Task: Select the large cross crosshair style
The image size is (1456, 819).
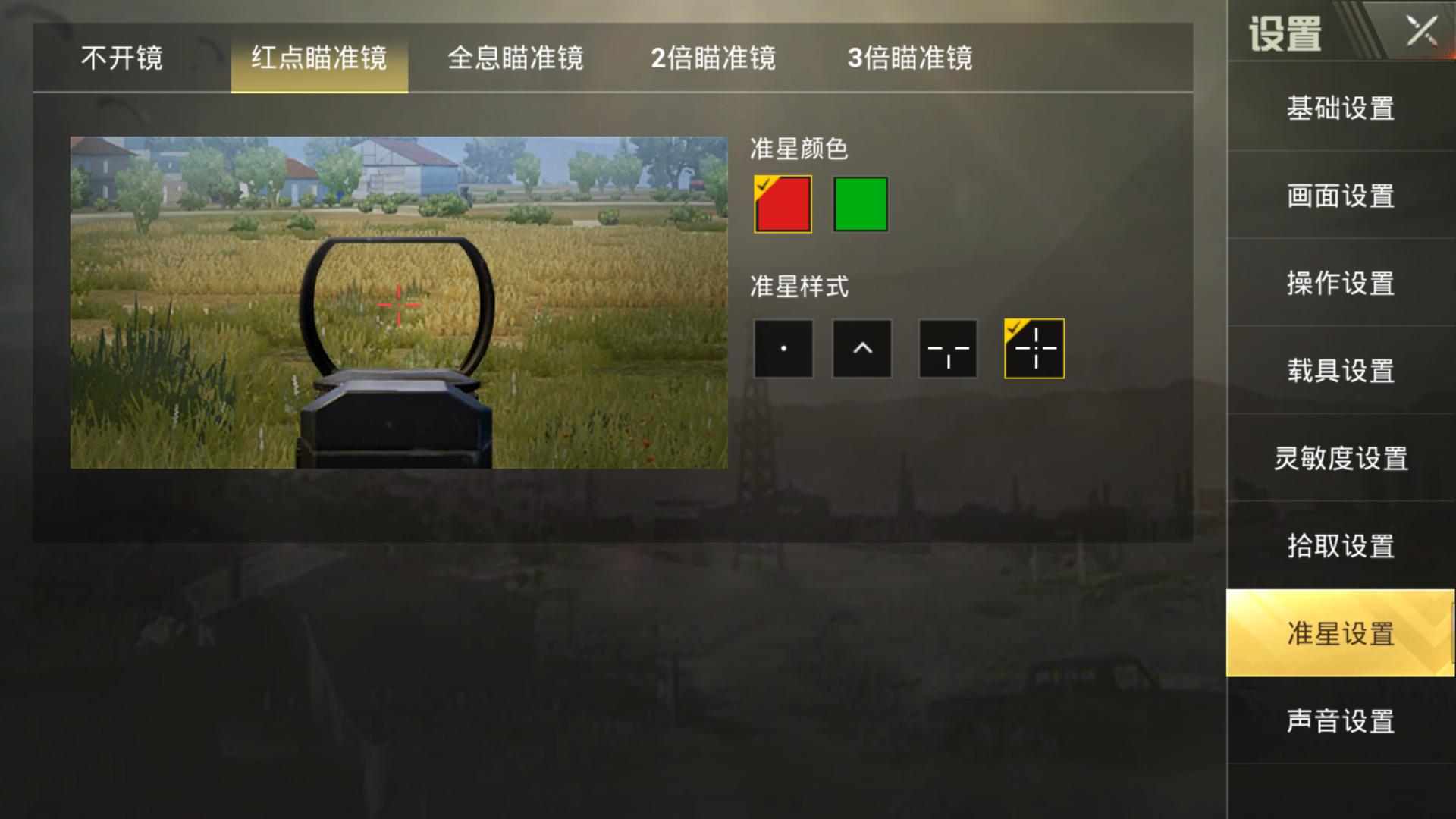Action: click(x=1034, y=349)
